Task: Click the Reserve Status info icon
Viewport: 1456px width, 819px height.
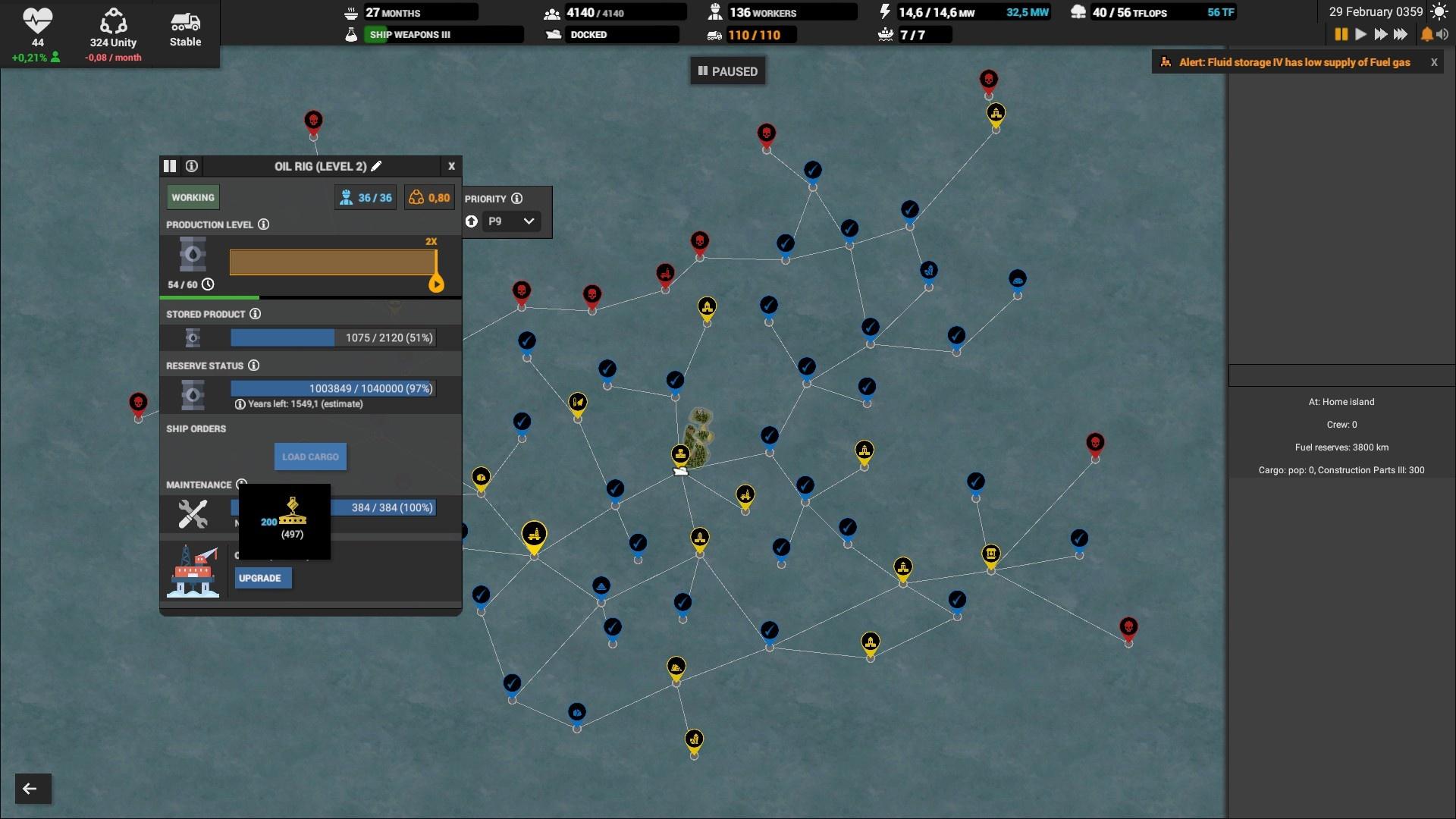Action: 254,366
